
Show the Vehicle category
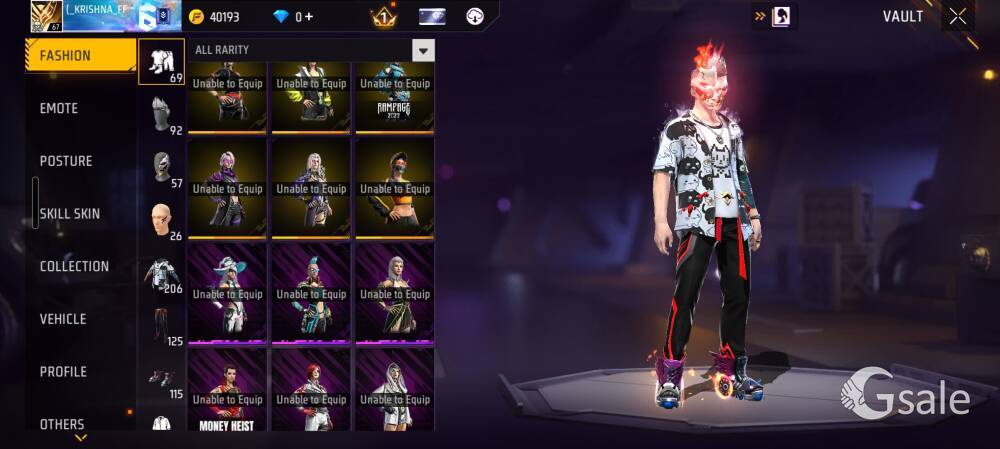(63, 319)
